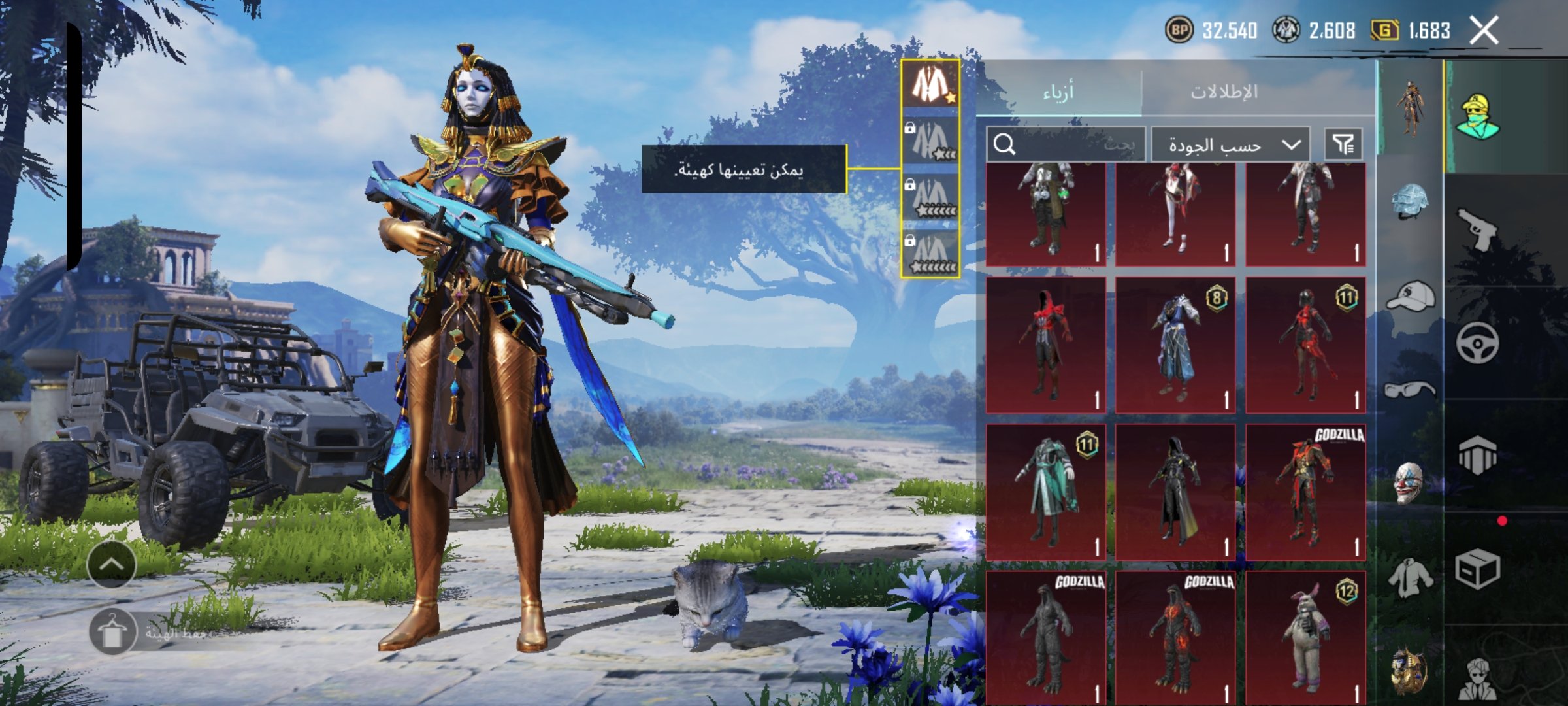
Task: Select the blue robed outfit with badge 8
Action: (x=1175, y=345)
